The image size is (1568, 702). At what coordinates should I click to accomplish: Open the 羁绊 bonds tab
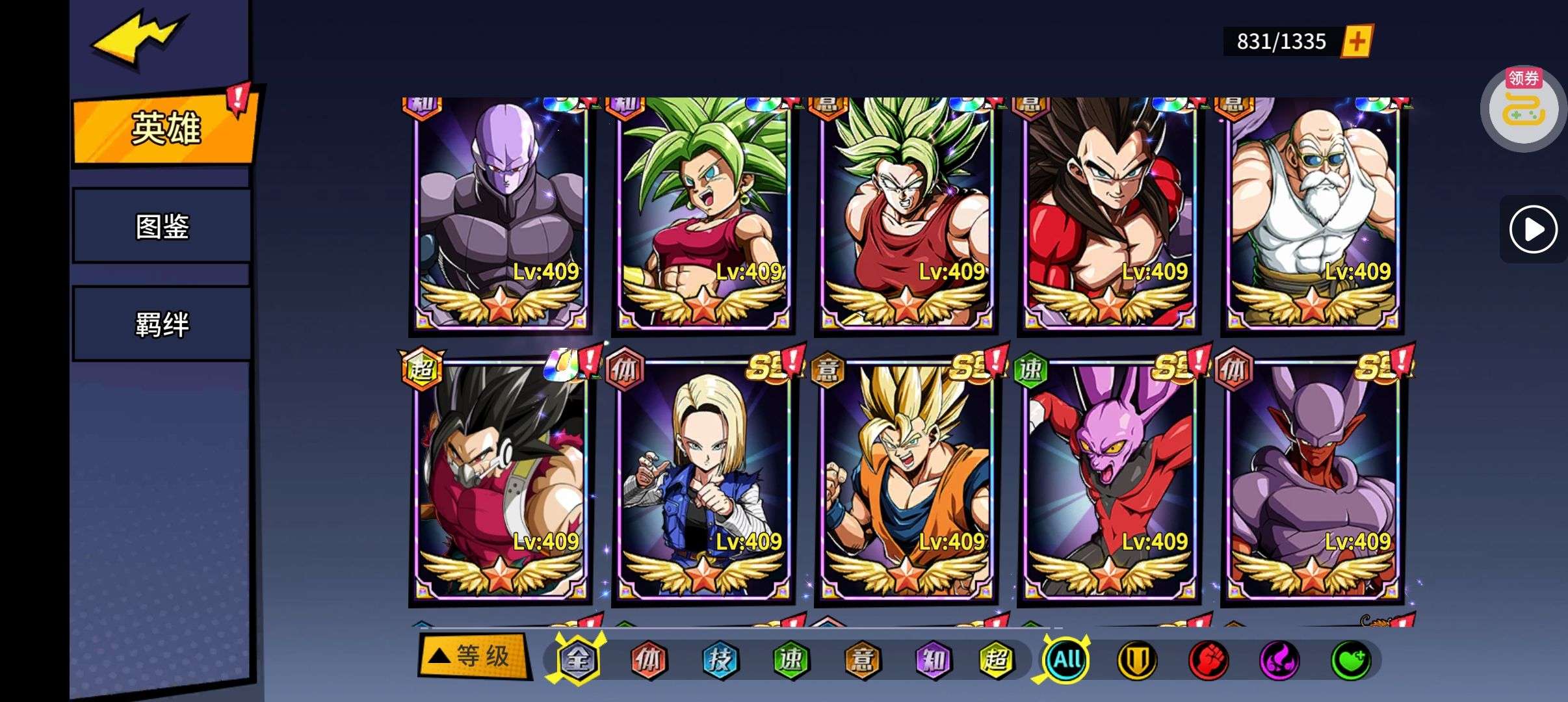point(162,324)
